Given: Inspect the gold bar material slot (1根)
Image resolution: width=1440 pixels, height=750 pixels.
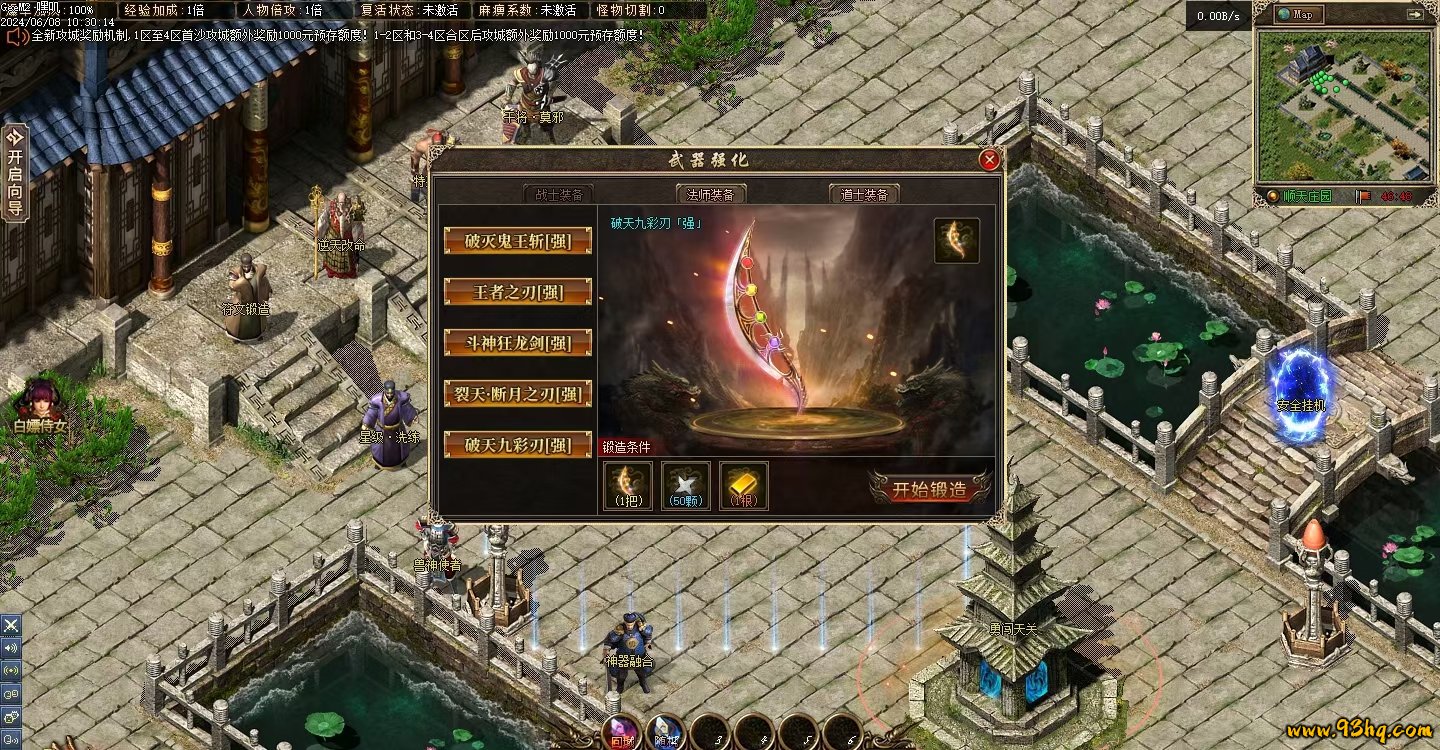Looking at the screenshot, I should pos(744,485).
